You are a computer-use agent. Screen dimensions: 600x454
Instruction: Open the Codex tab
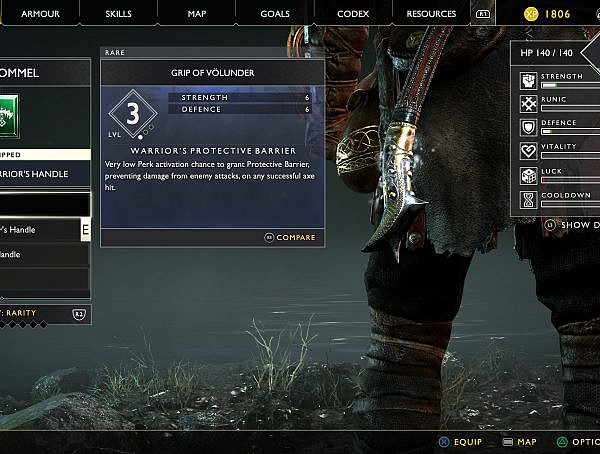click(352, 14)
